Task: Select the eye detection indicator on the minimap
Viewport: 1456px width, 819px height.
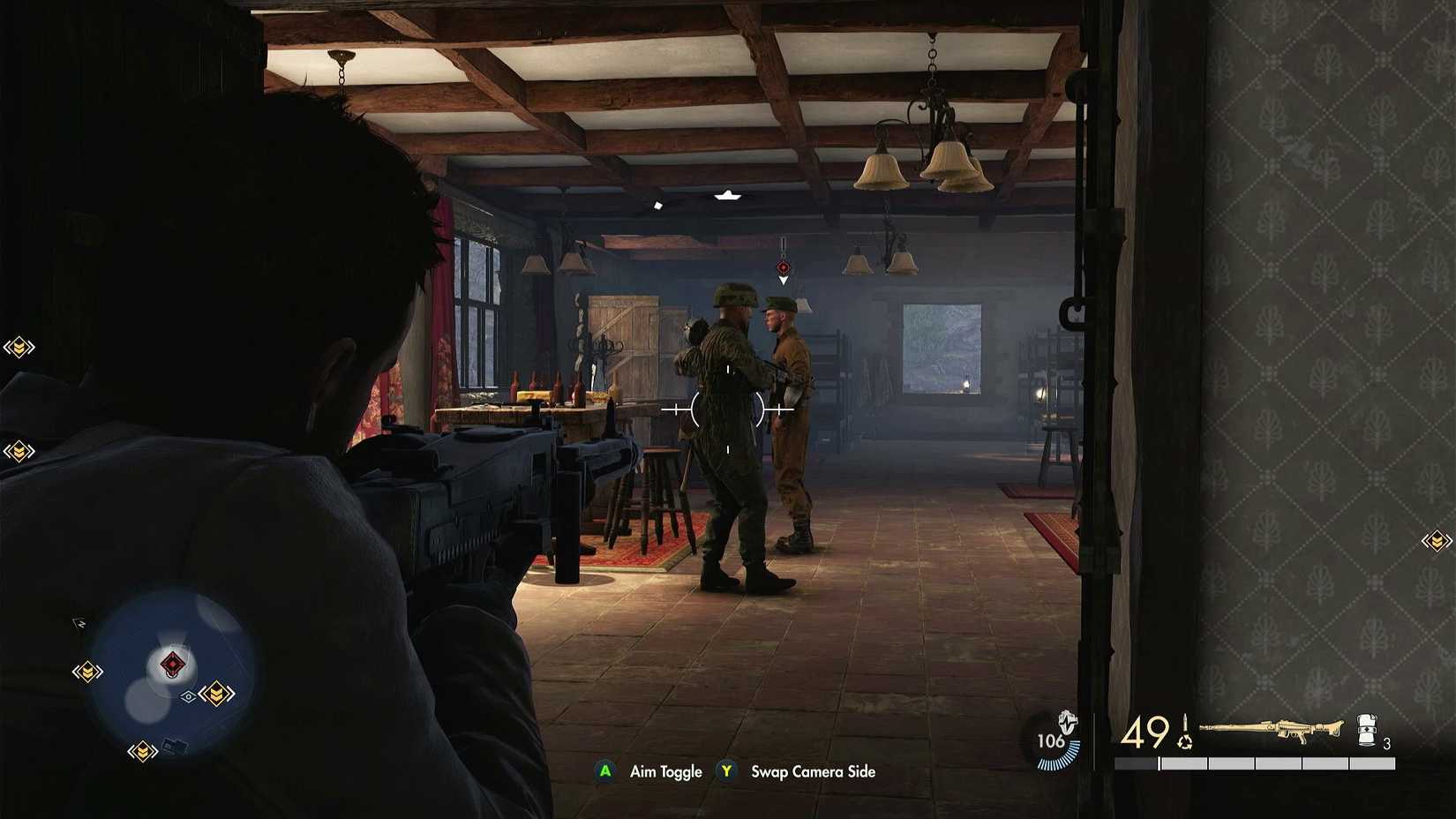Action: (189, 696)
